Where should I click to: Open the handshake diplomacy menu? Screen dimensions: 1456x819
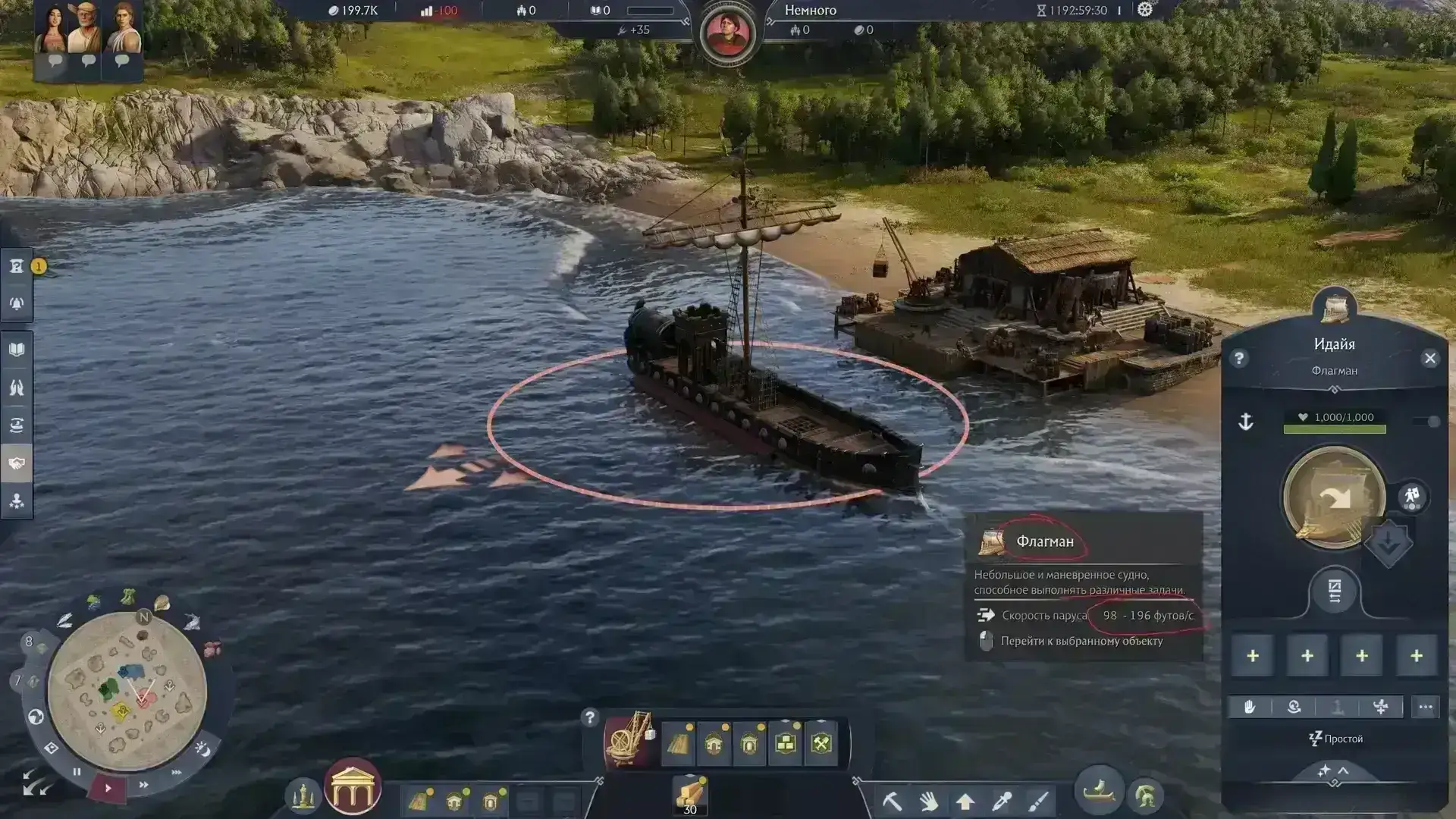coord(17,463)
